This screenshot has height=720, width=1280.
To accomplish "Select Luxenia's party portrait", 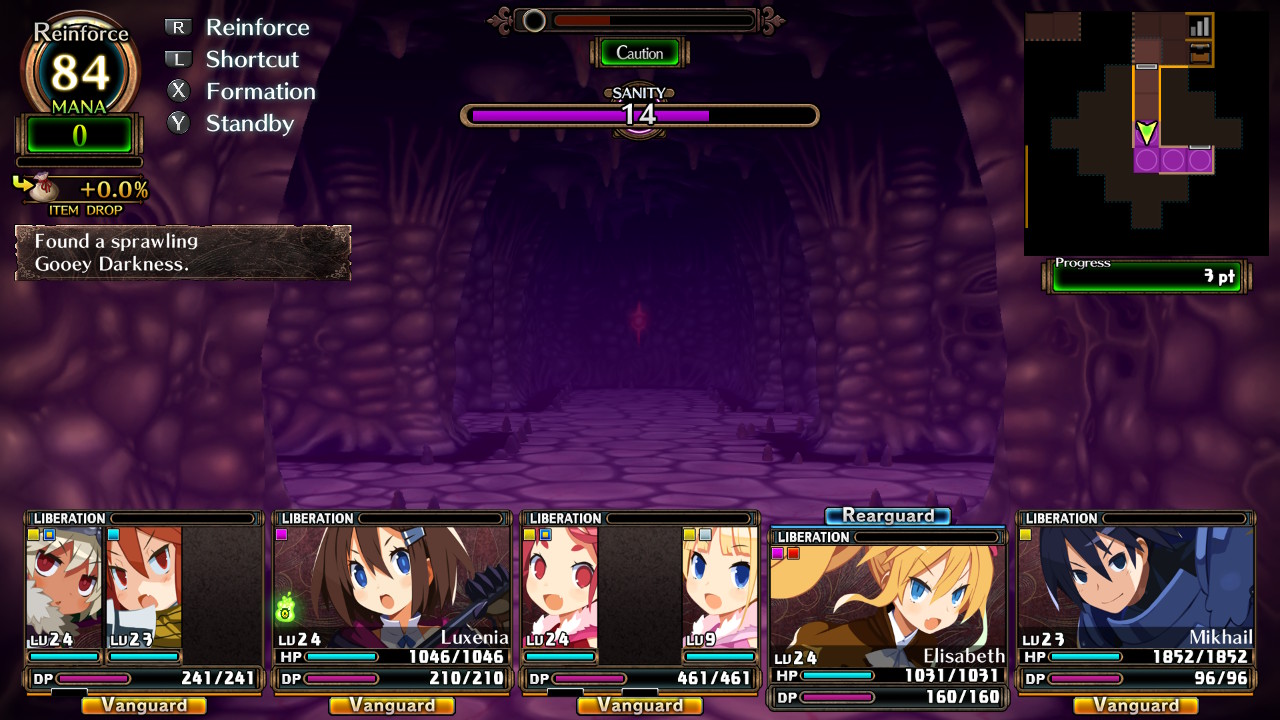I will 391,587.
